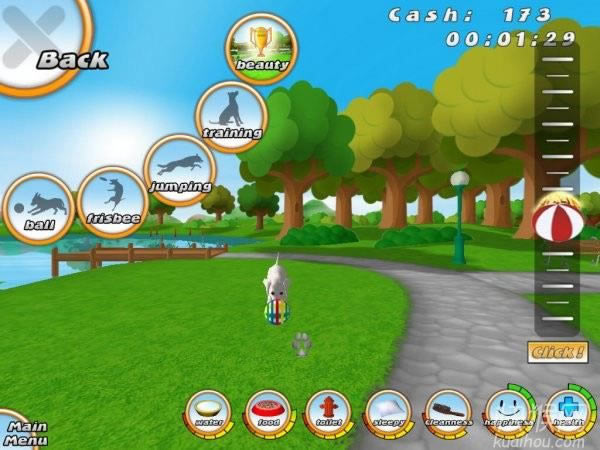
Task: Open the health cross icon
Action: [x=567, y=411]
